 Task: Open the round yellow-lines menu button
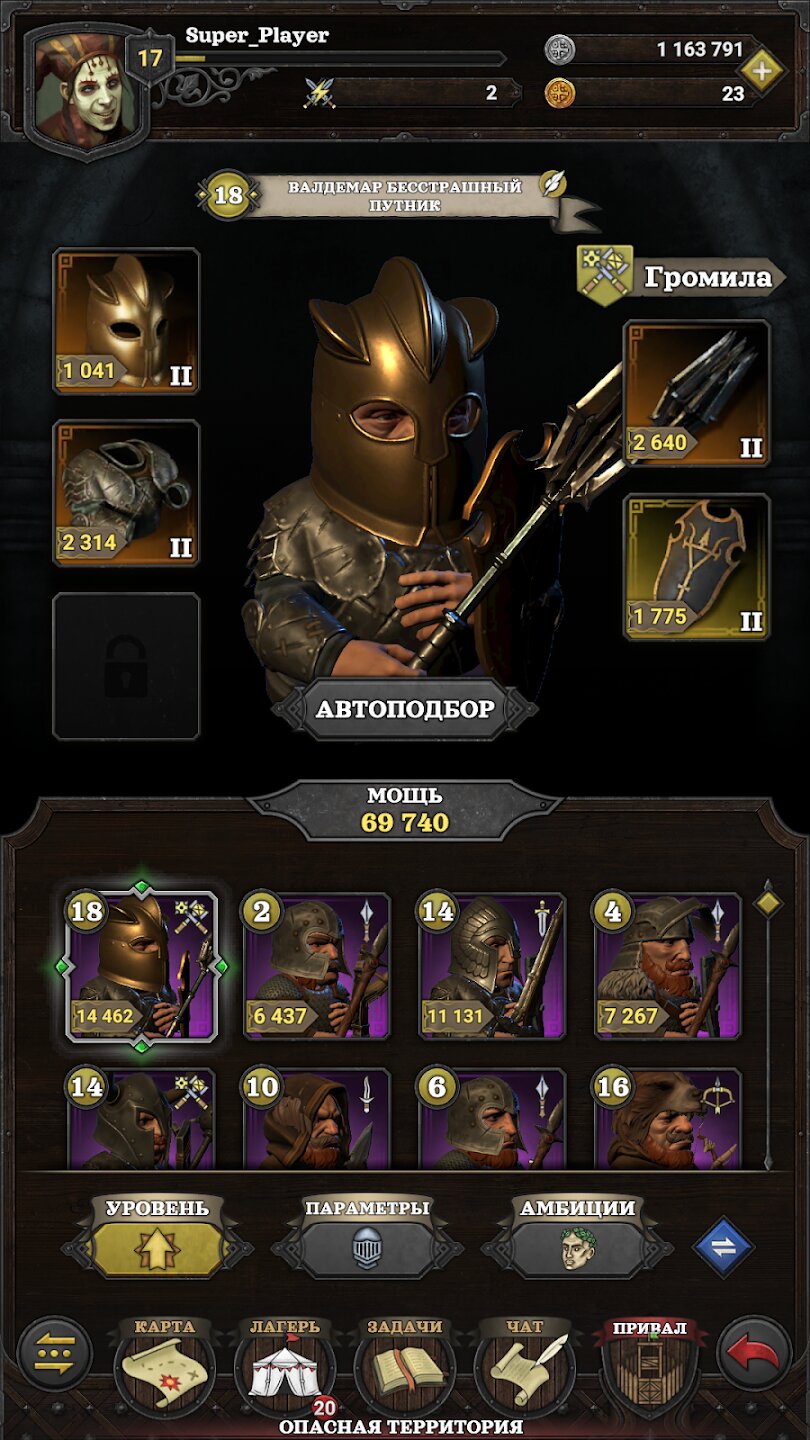55,1354
